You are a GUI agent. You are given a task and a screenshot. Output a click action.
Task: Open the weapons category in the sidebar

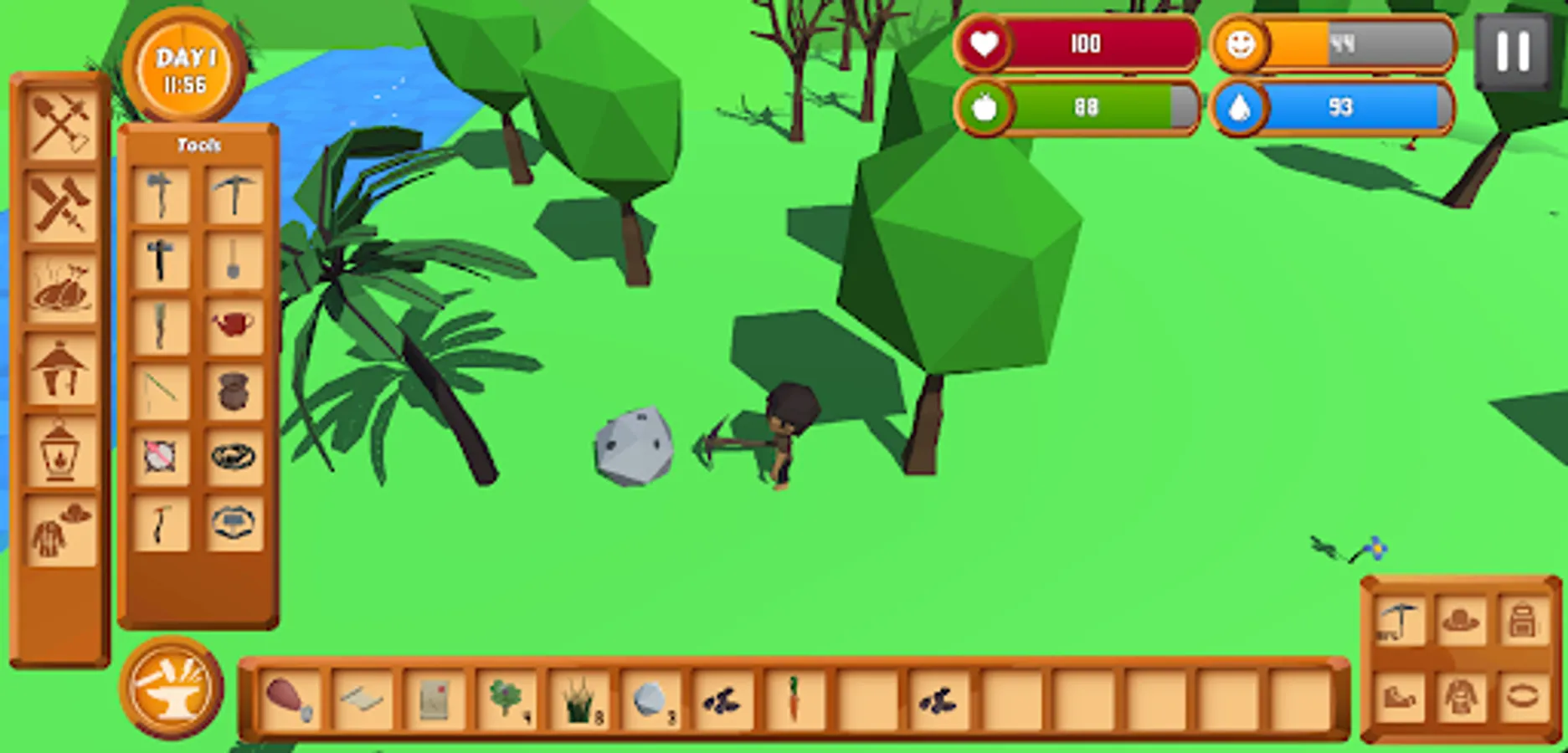tap(59, 203)
